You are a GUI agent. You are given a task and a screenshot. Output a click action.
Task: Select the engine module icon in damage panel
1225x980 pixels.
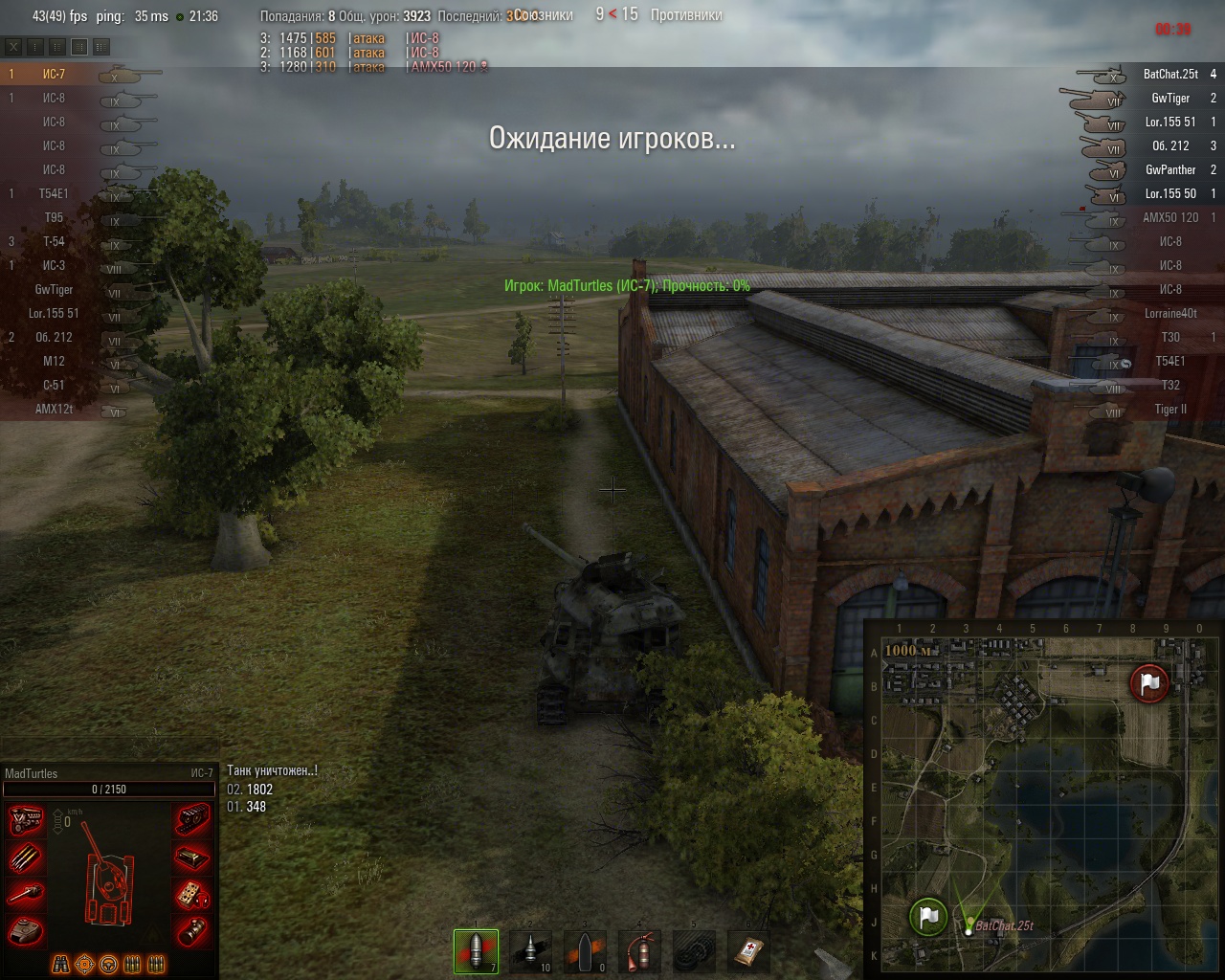tap(25, 821)
